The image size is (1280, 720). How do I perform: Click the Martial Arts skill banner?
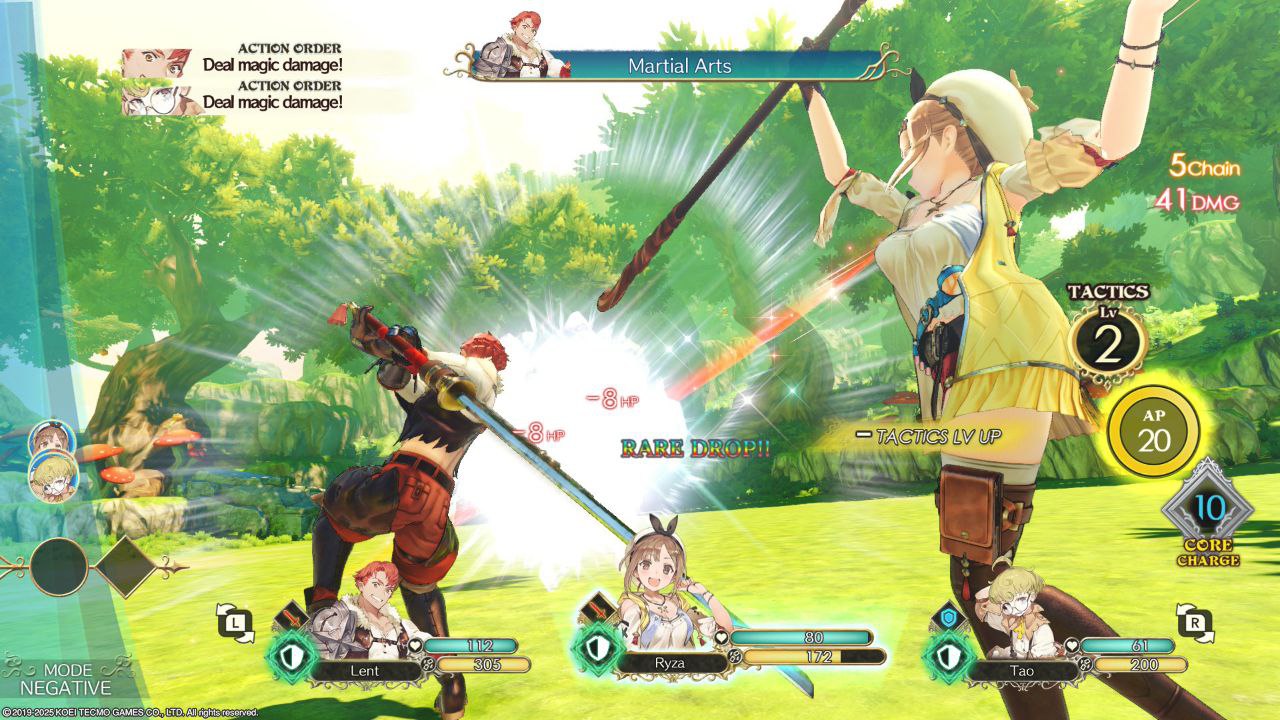[x=680, y=66]
